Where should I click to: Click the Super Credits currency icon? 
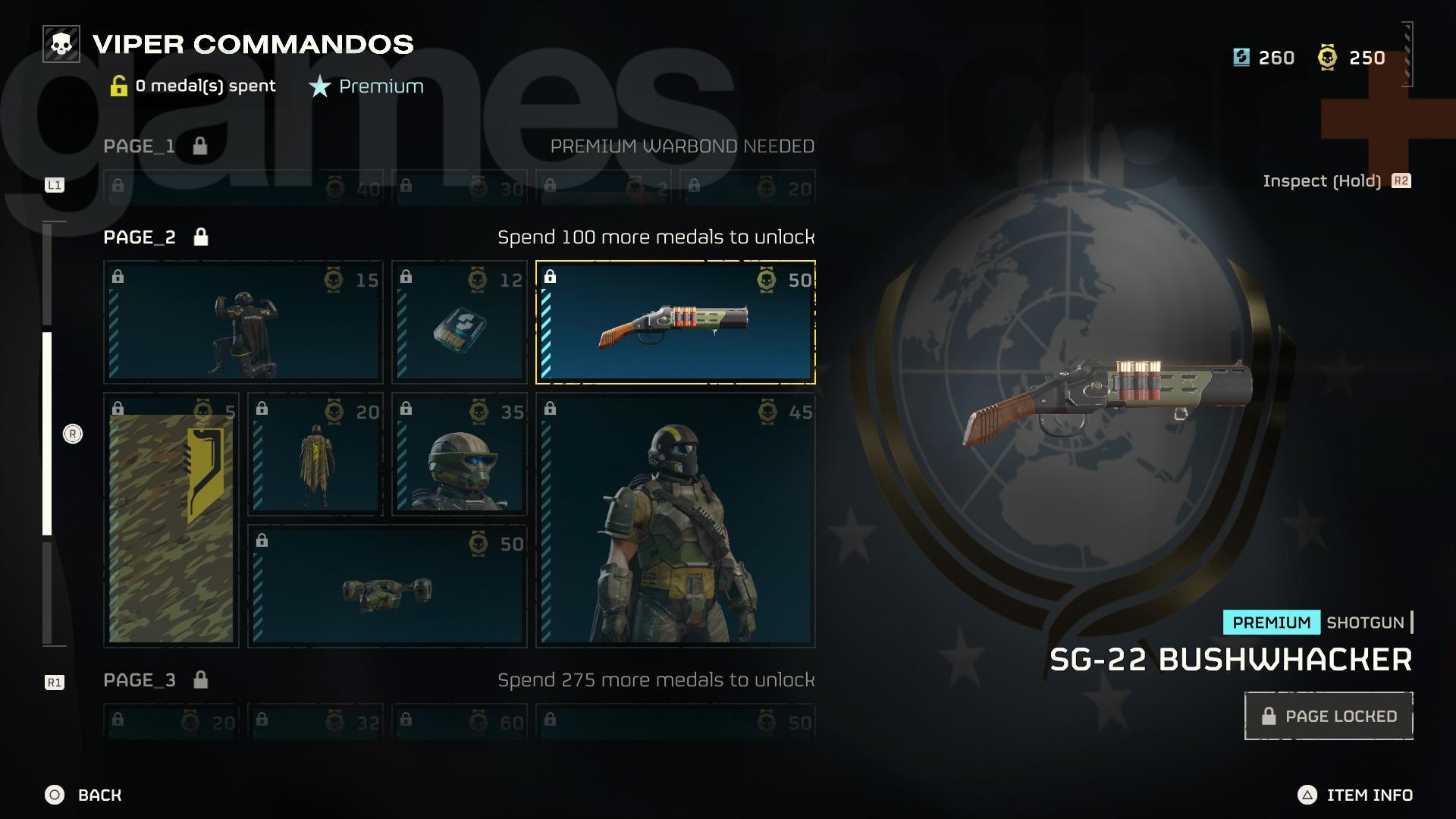coord(1241,57)
